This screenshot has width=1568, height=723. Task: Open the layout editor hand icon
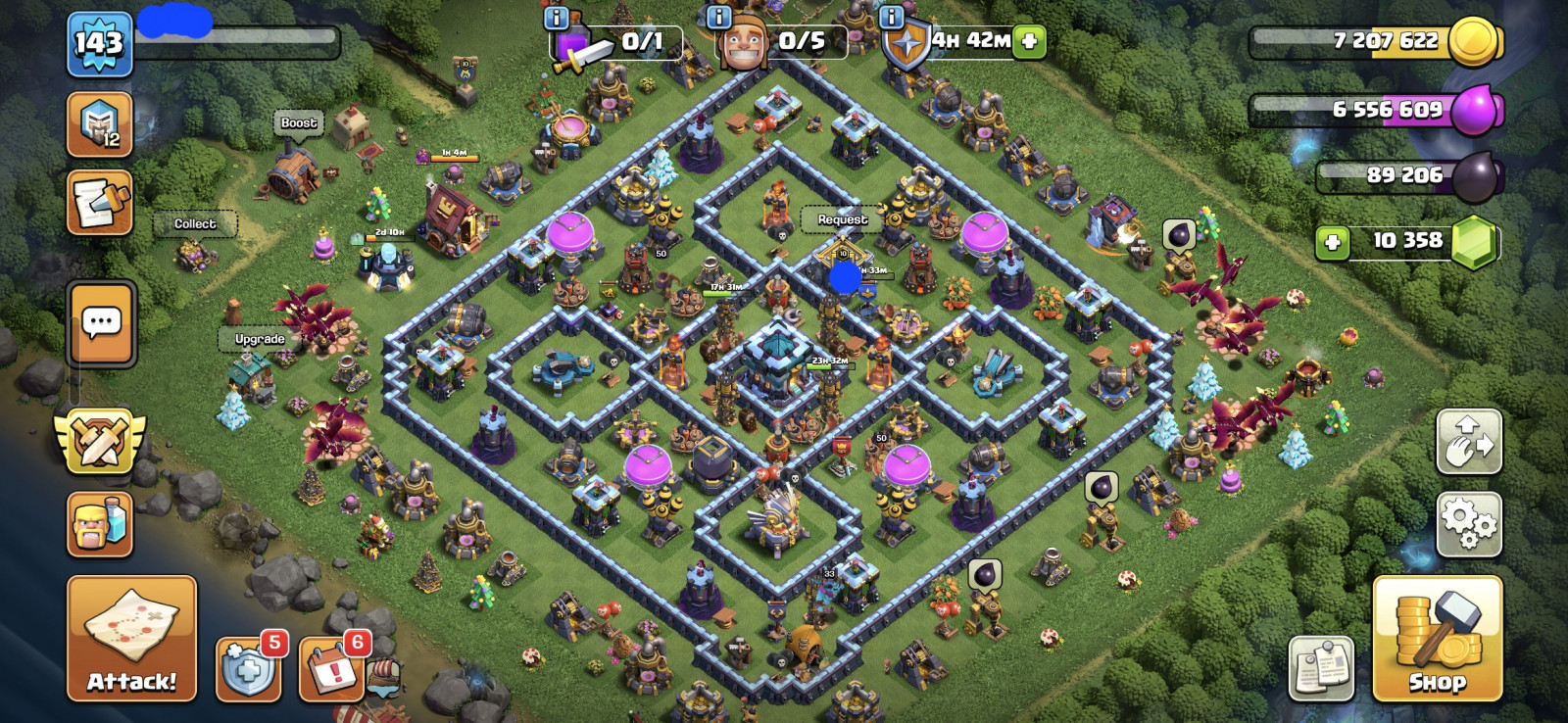tap(1468, 441)
